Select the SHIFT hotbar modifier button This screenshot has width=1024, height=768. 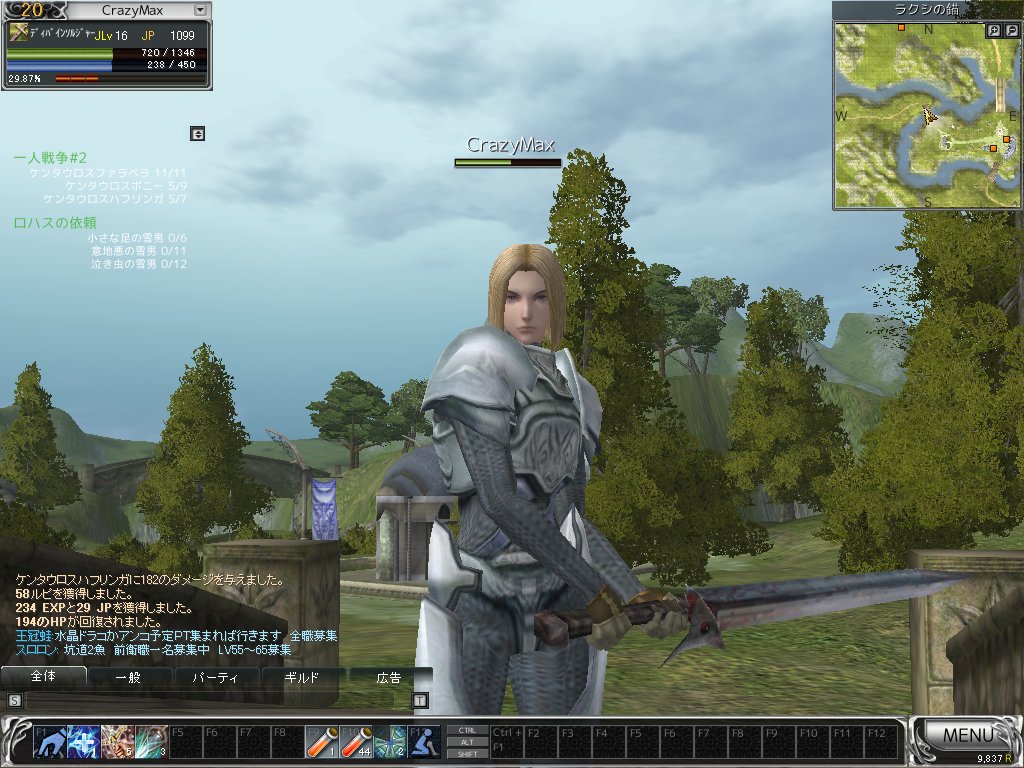pyautogui.click(x=467, y=753)
